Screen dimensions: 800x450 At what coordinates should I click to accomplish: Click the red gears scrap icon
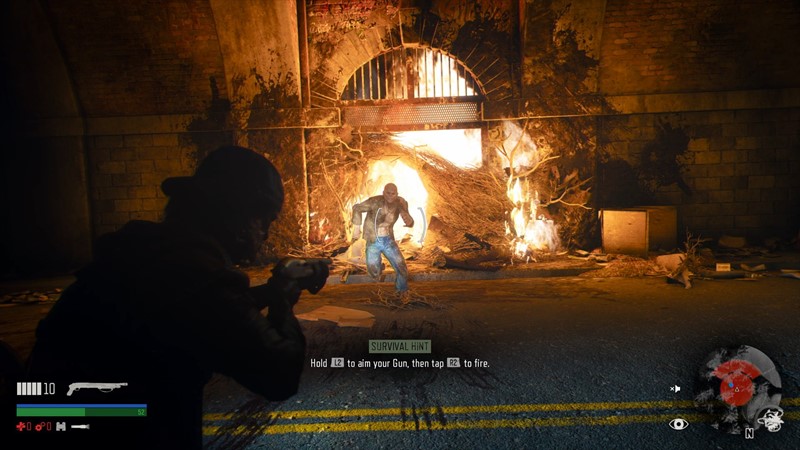pos(41,427)
